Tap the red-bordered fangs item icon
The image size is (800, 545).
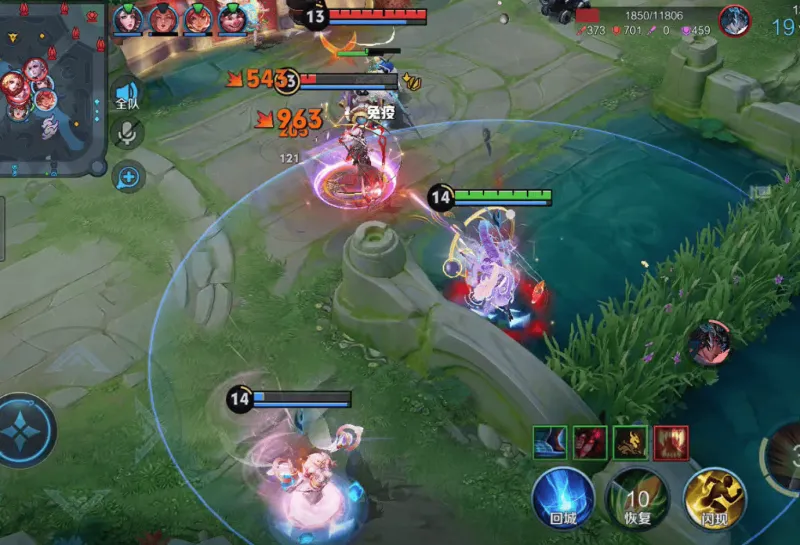[x=670, y=442]
